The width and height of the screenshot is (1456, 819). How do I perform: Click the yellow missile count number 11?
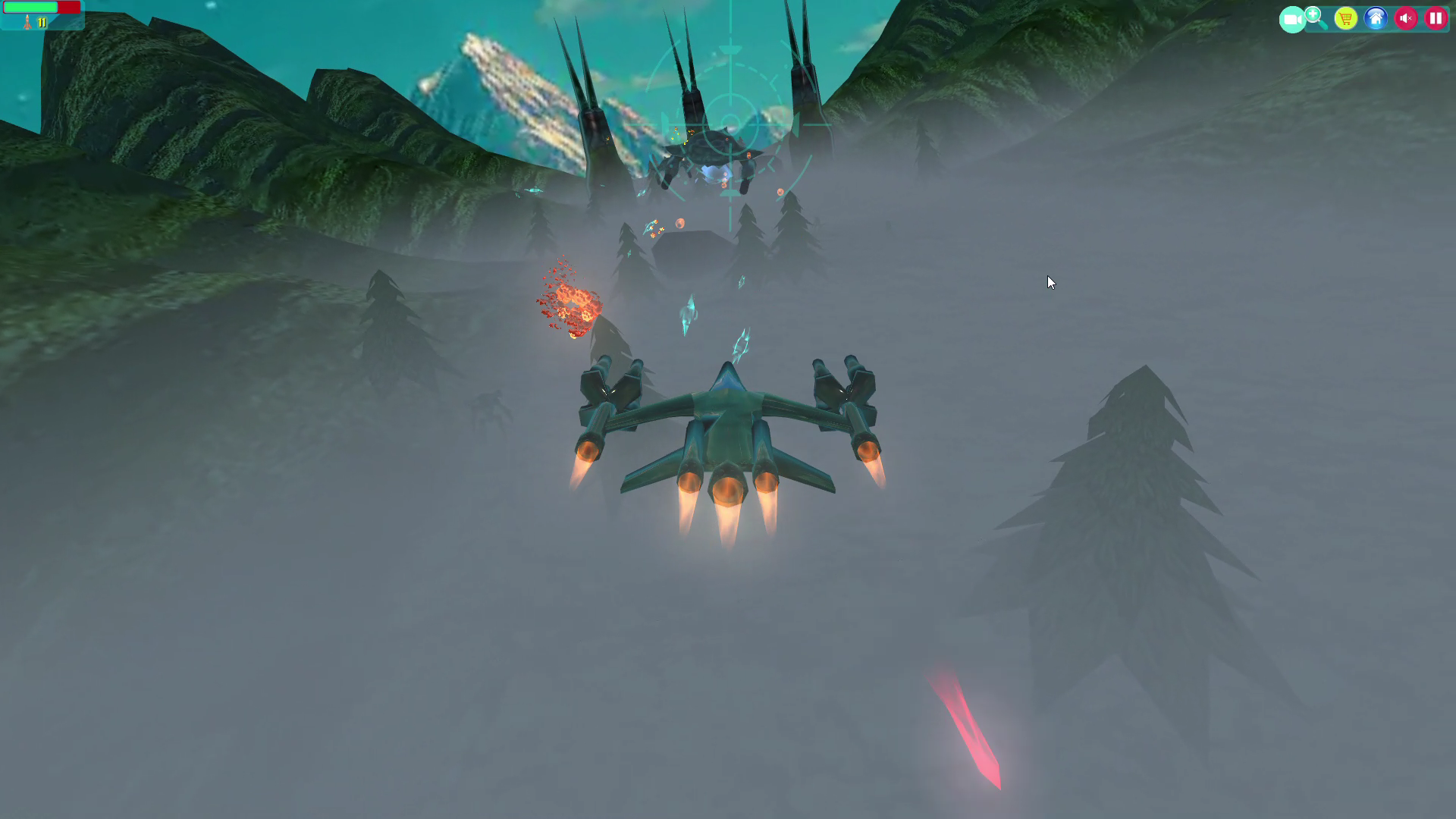coord(42,23)
